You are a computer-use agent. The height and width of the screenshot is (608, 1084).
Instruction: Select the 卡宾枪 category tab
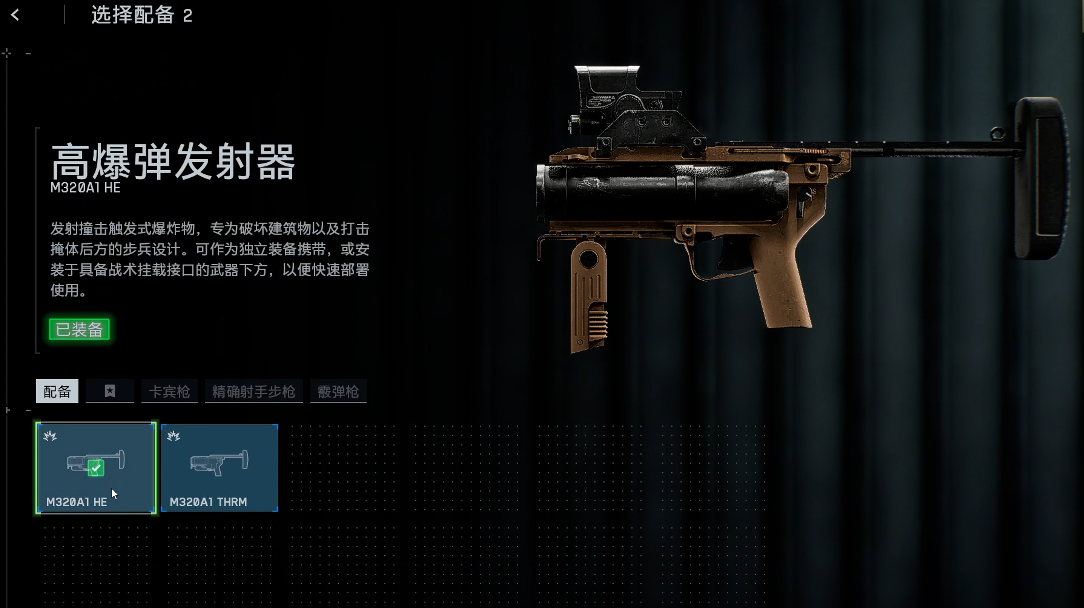click(169, 391)
